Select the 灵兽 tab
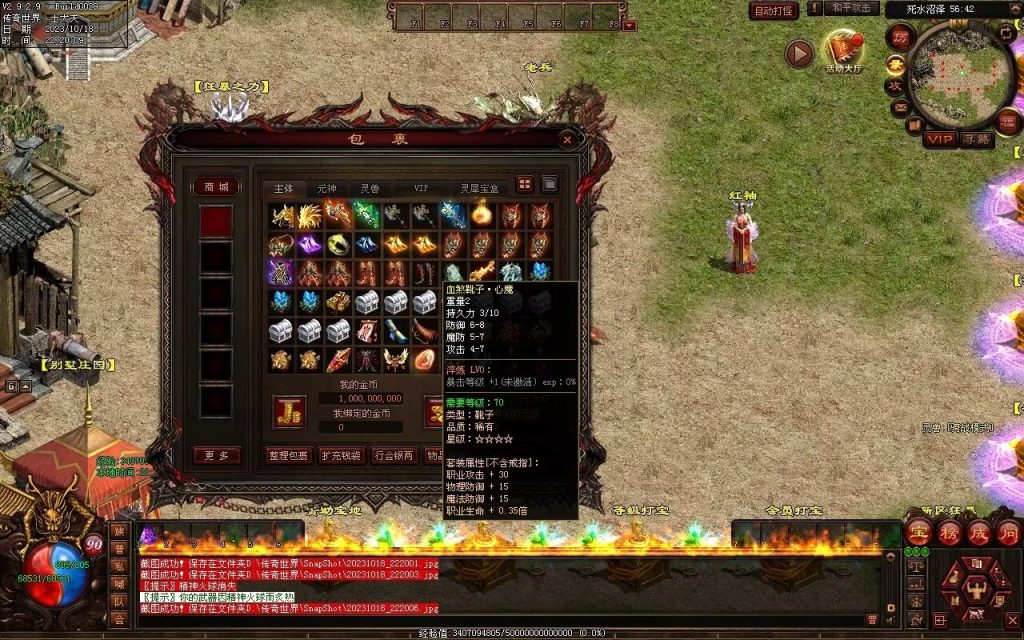The width and height of the screenshot is (1024, 640). pos(370,188)
